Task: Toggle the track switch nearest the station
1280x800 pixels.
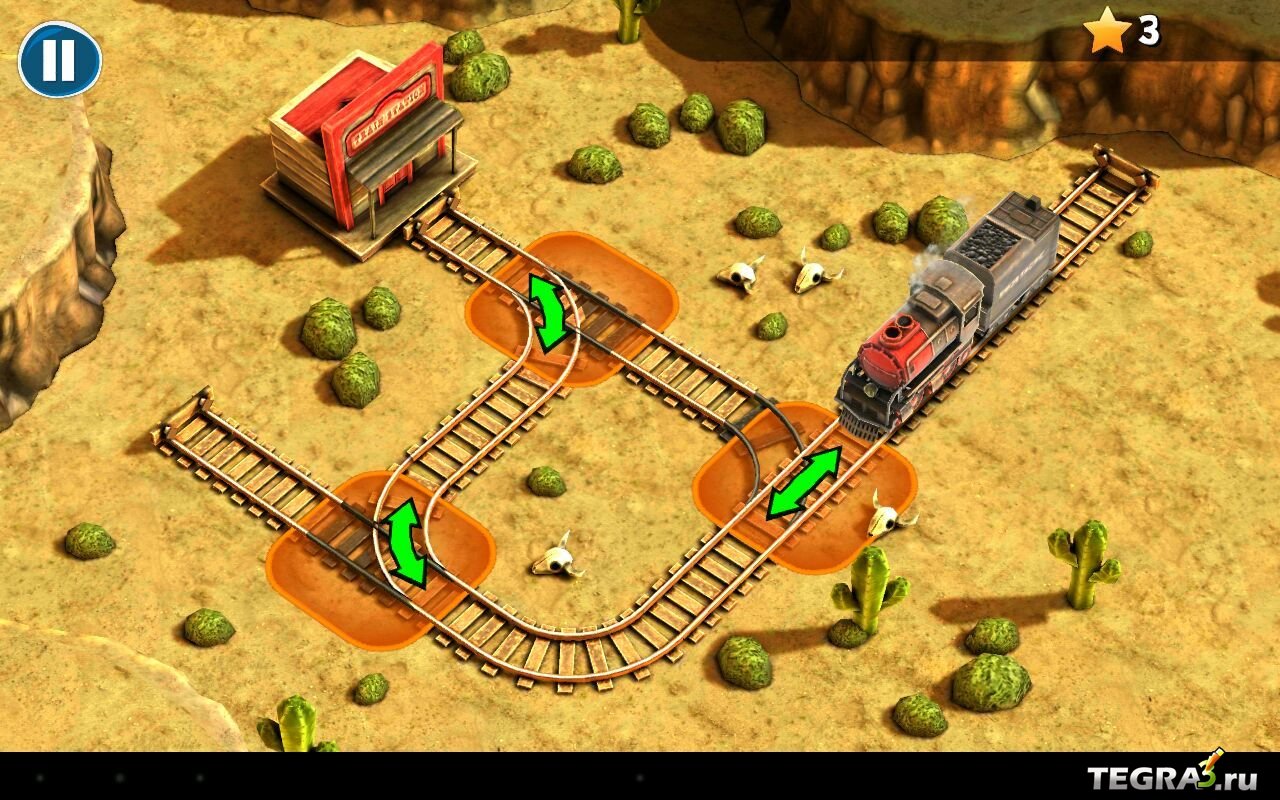Action: (548, 312)
